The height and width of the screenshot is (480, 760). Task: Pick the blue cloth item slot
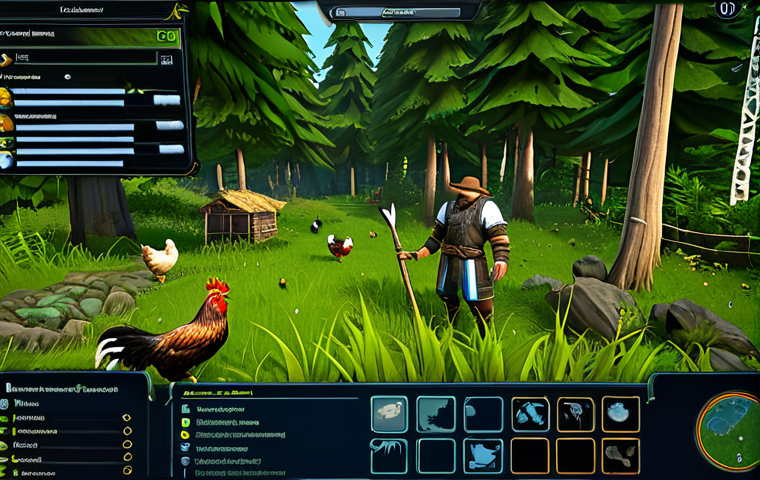click(x=483, y=455)
